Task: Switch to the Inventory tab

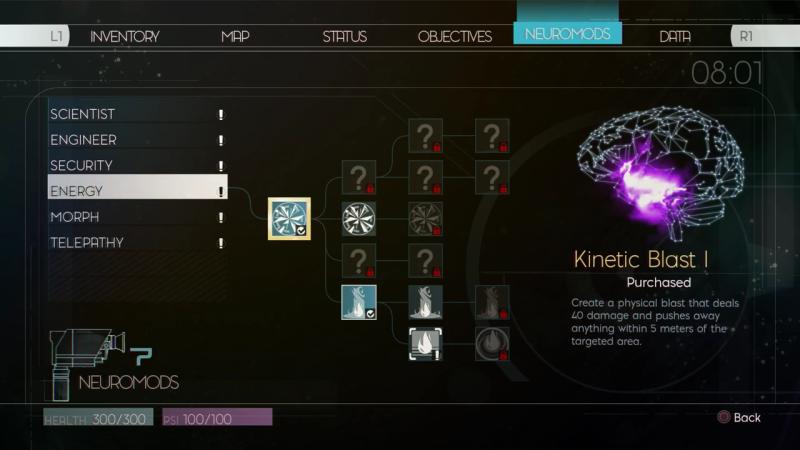Action: click(x=124, y=36)
